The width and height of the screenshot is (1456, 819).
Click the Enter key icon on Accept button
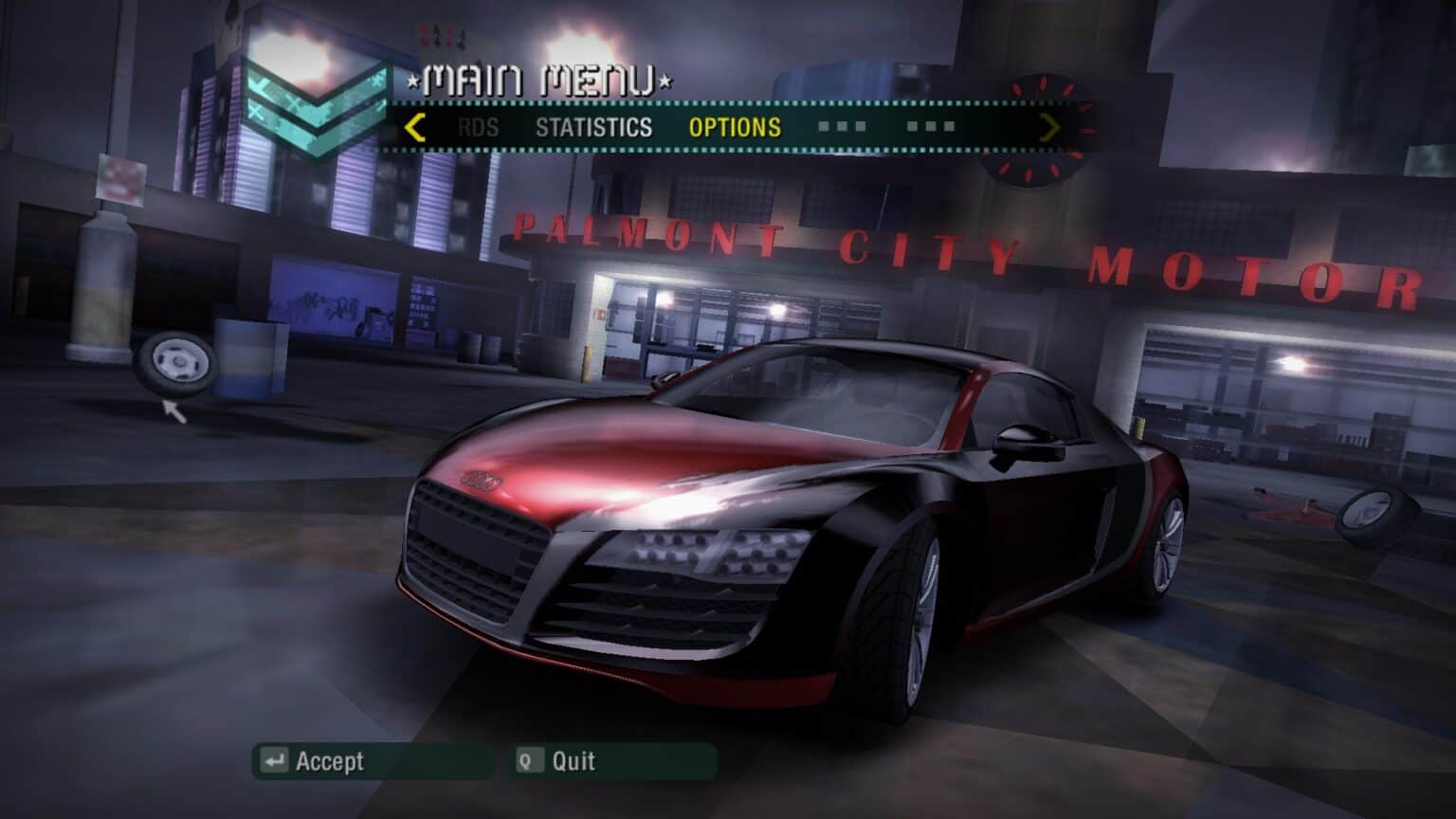click(274, 761)
